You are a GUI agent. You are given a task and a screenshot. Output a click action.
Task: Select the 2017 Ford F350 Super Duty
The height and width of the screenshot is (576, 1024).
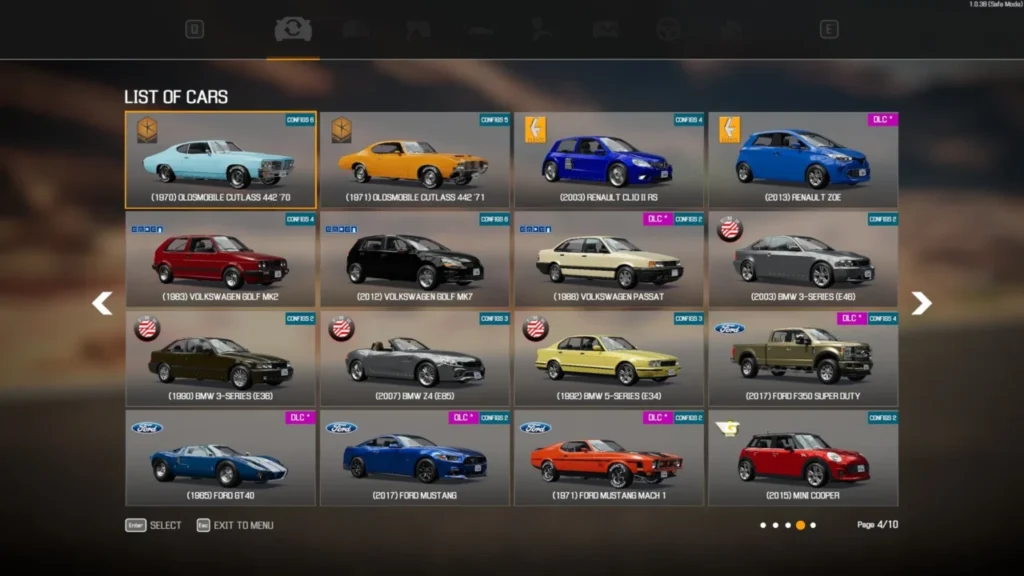tap(803, 358)
